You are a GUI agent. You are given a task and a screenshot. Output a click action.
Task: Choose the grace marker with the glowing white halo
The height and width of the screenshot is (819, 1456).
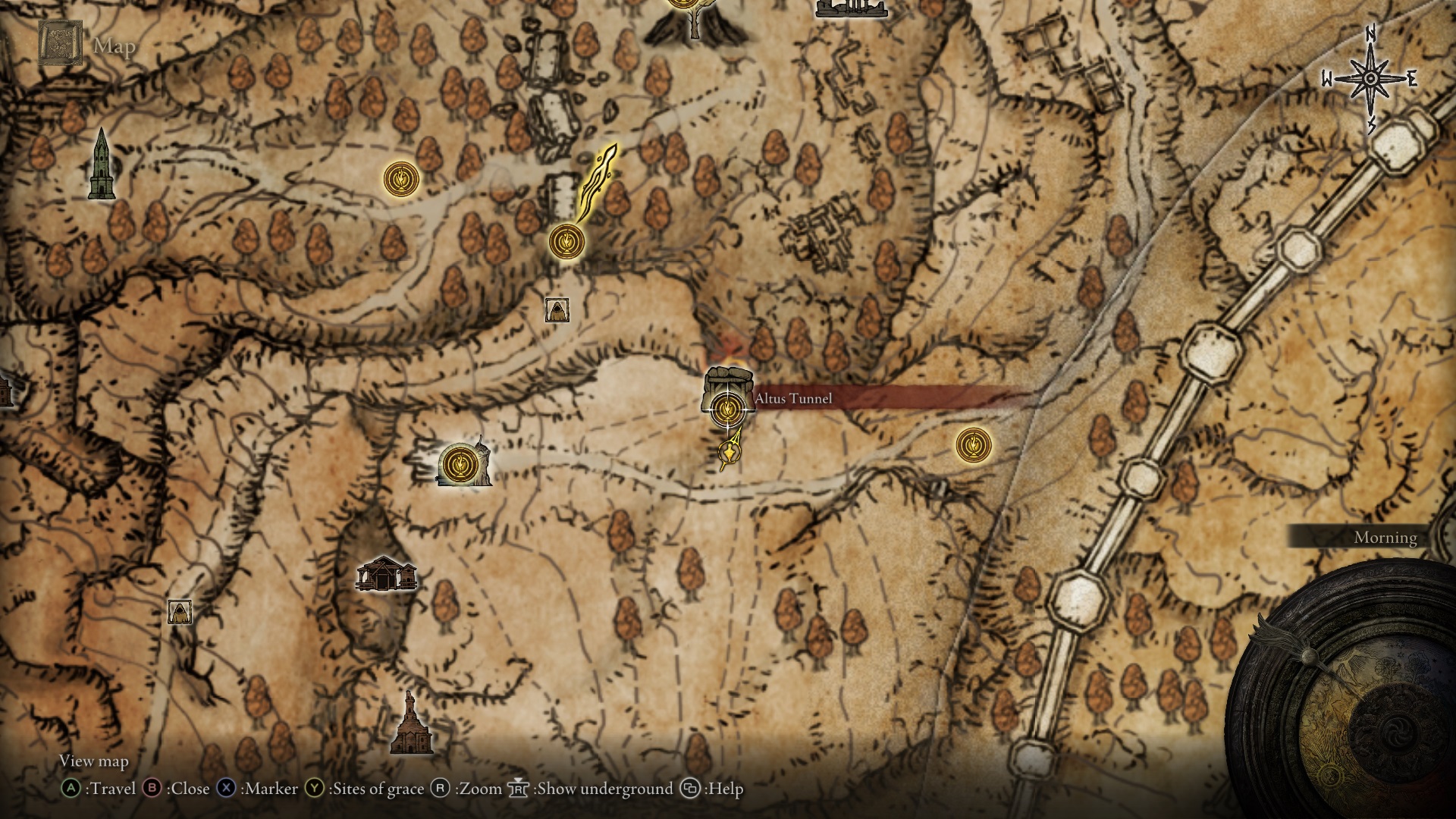[457, 463]
